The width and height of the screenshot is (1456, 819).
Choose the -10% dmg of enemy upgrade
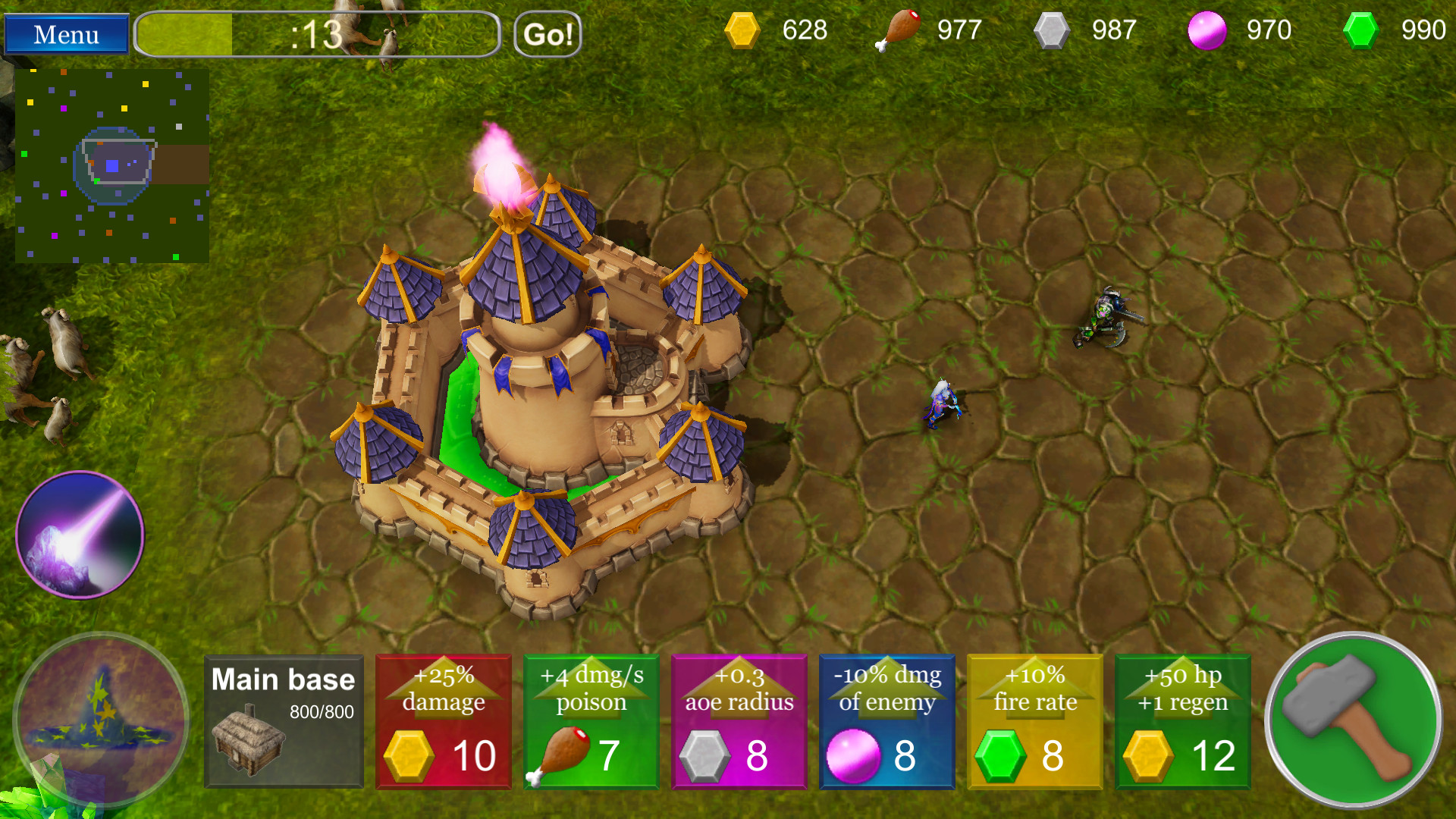point(886,720)
